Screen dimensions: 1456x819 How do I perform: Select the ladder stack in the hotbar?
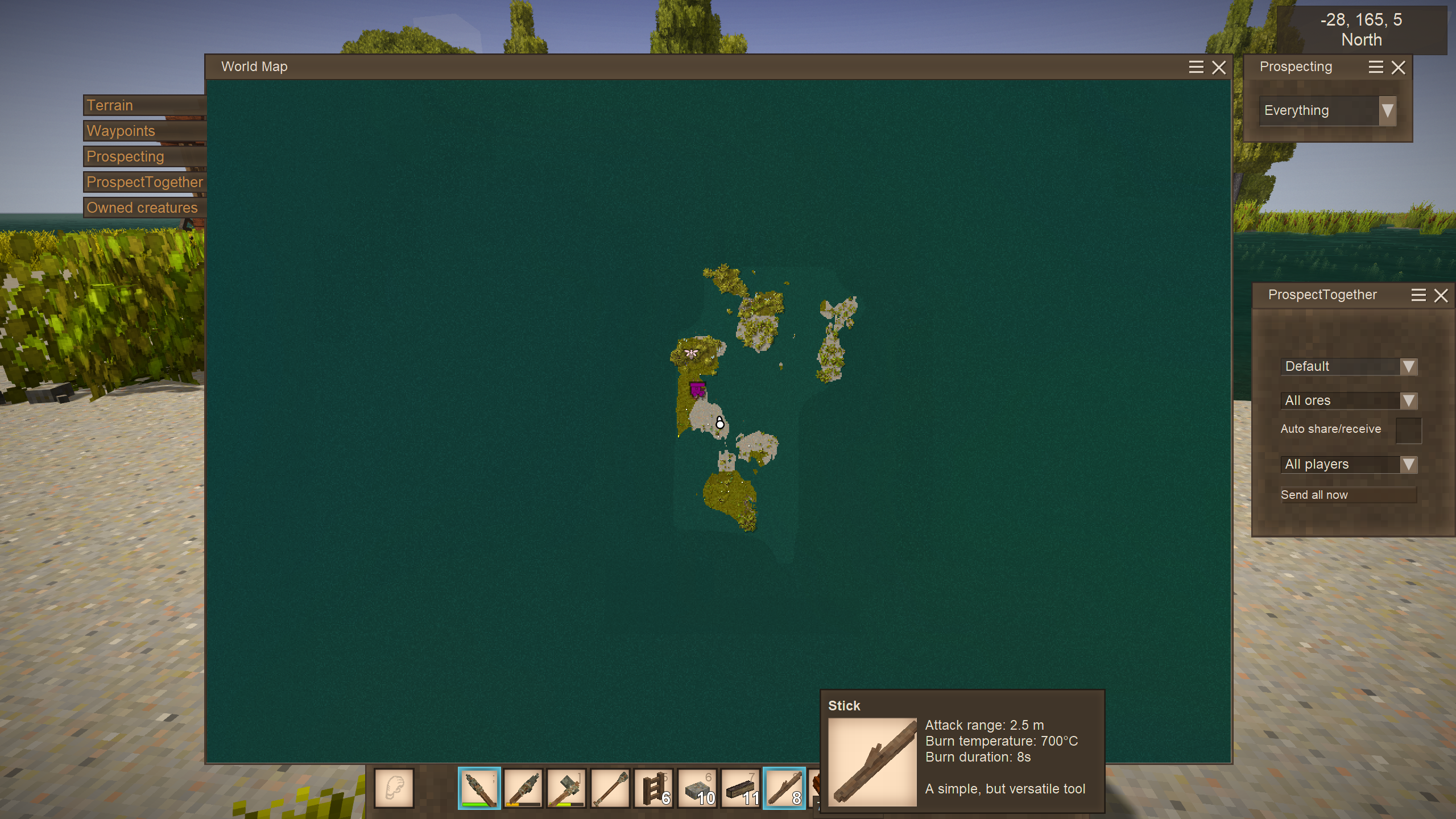[654, 788]
